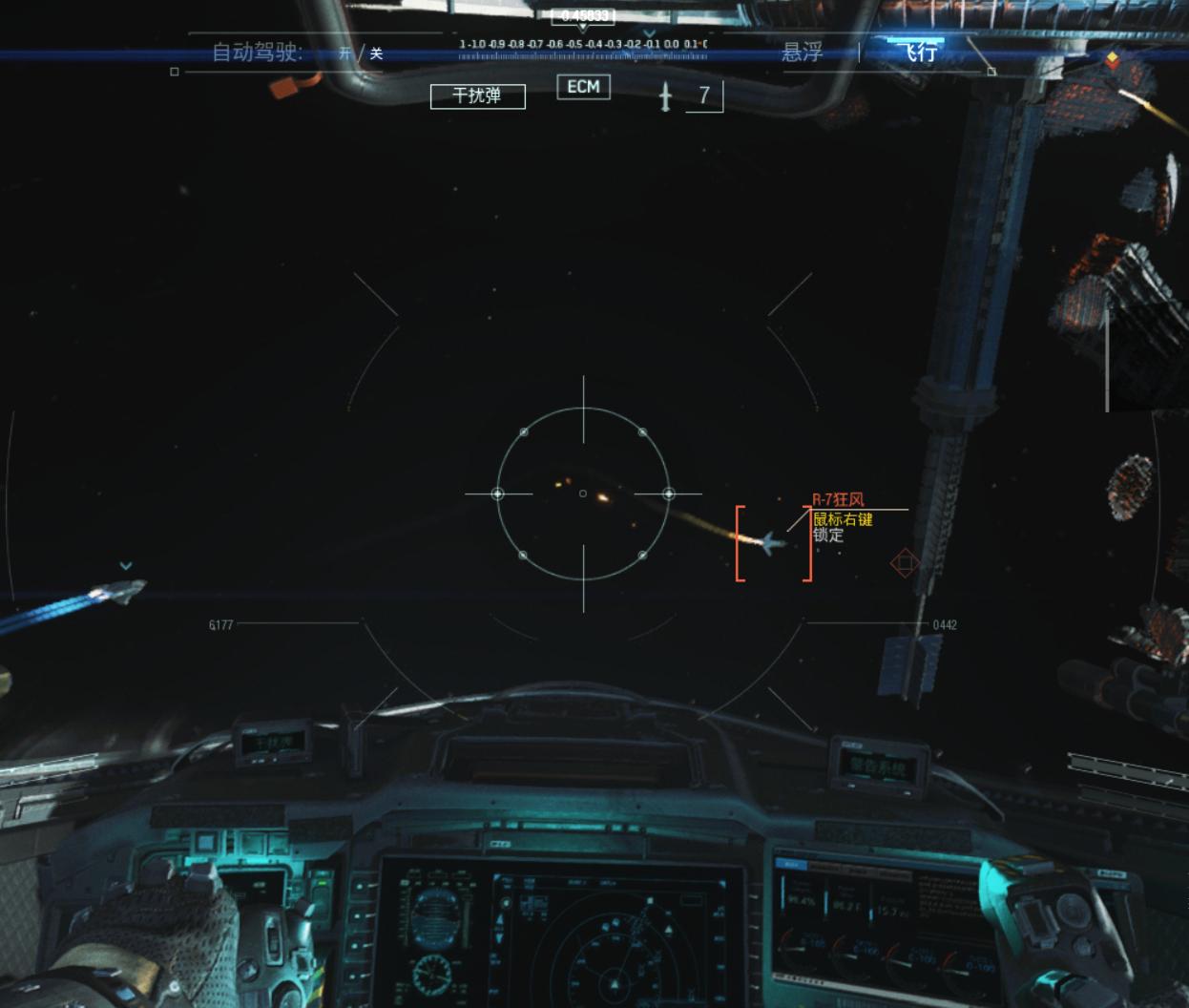Switch to 悬浮 hover mode
Image resolution: width=1189 pixels, height=1008 pixels.
pos(803,52)
